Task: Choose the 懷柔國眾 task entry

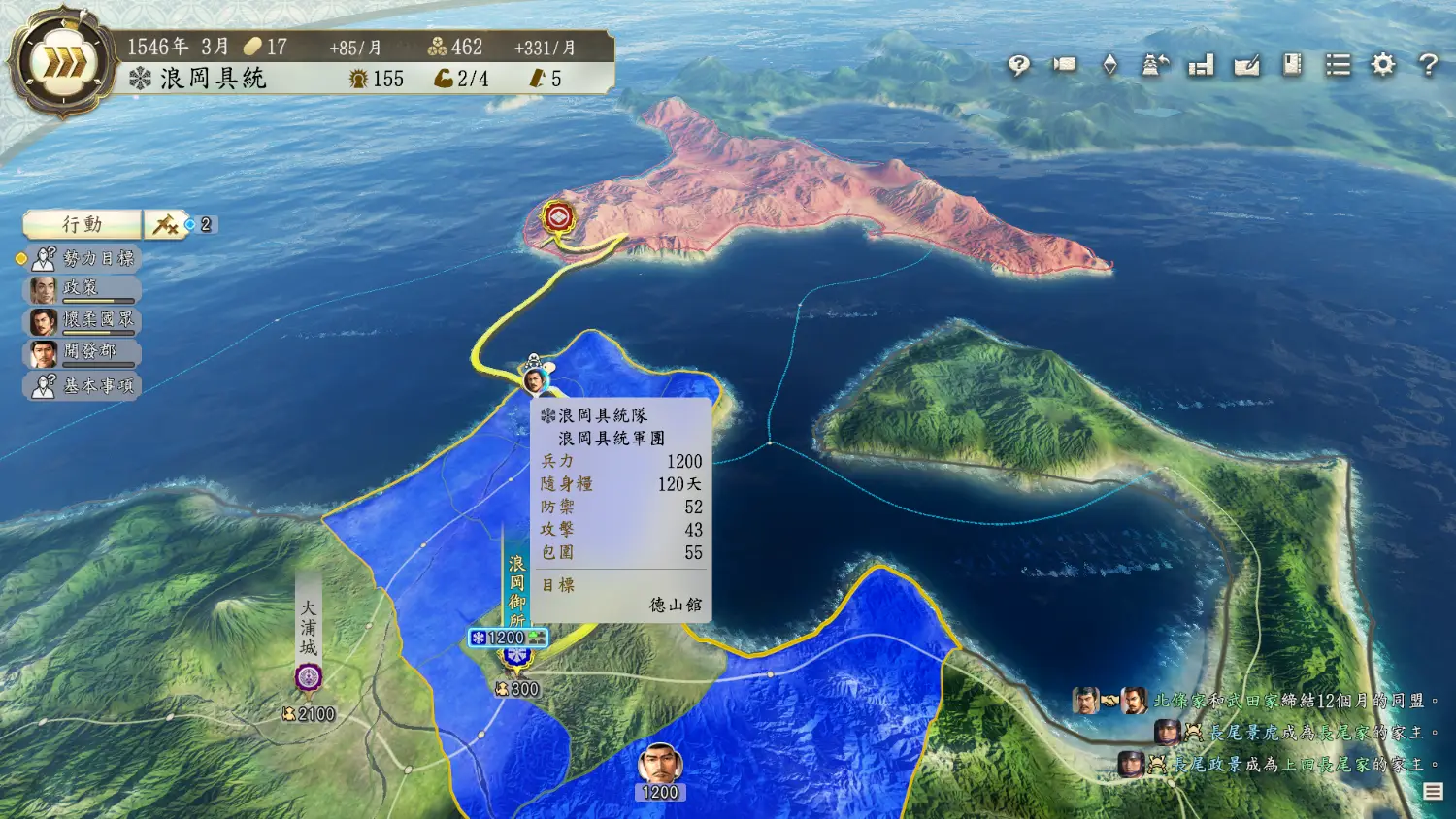Action: 83,321
